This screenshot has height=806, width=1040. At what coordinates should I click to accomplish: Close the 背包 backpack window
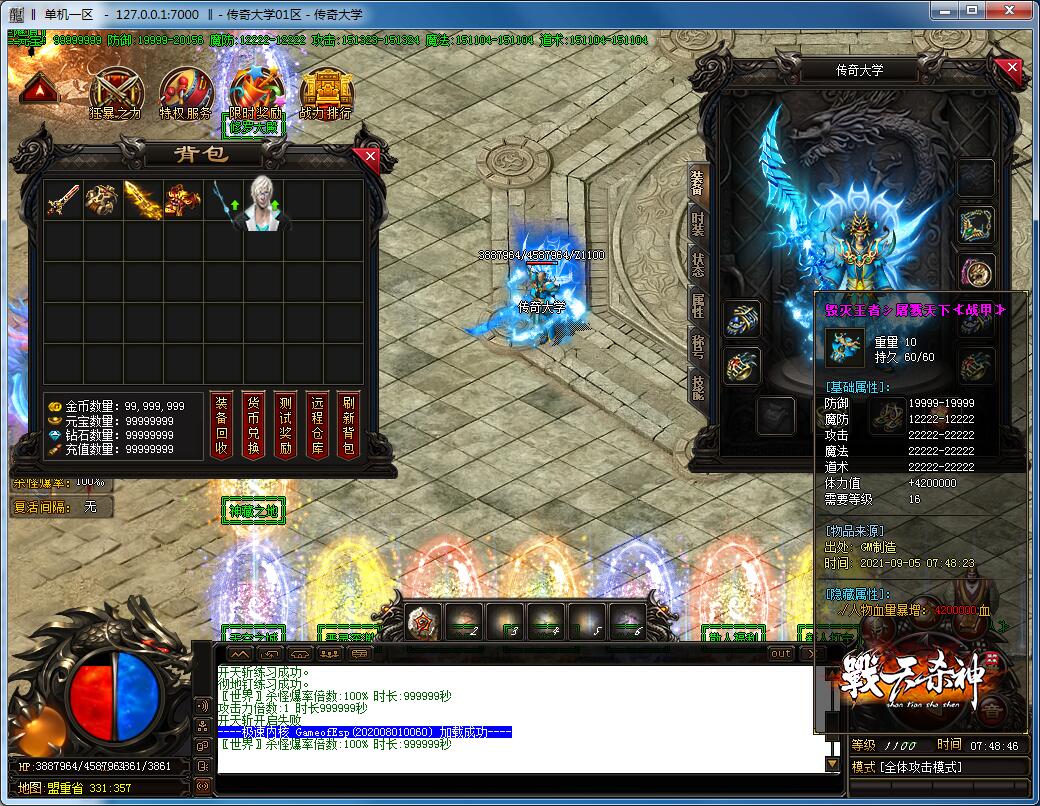371,157
